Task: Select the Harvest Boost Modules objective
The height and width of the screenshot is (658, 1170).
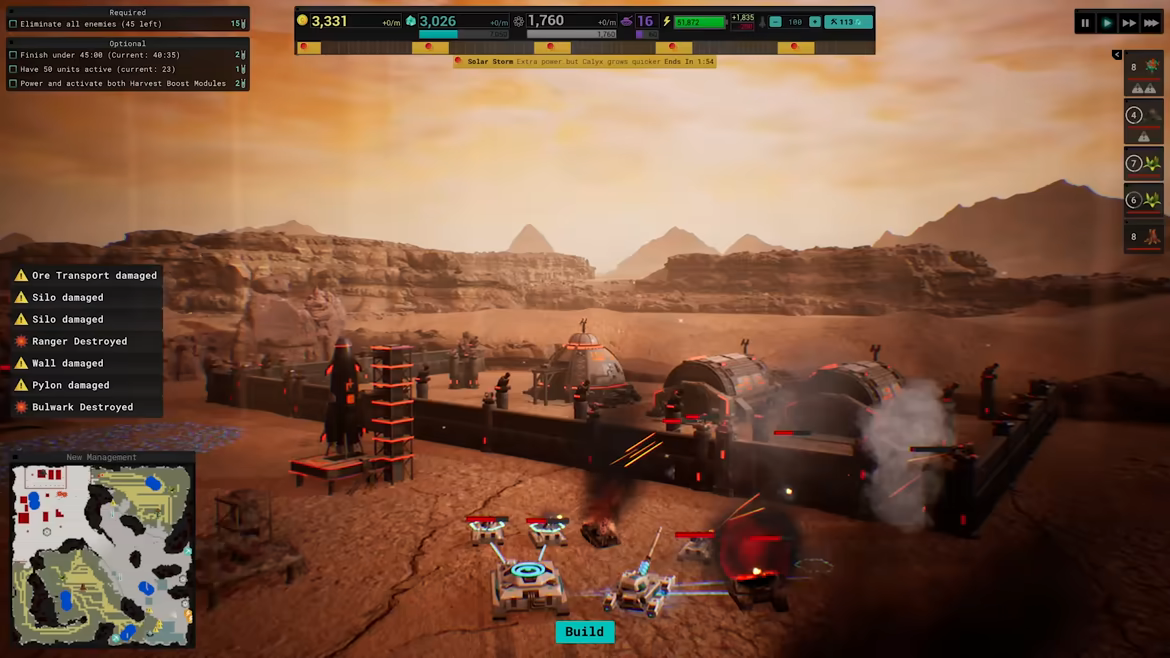Action: tap(122, 84)
